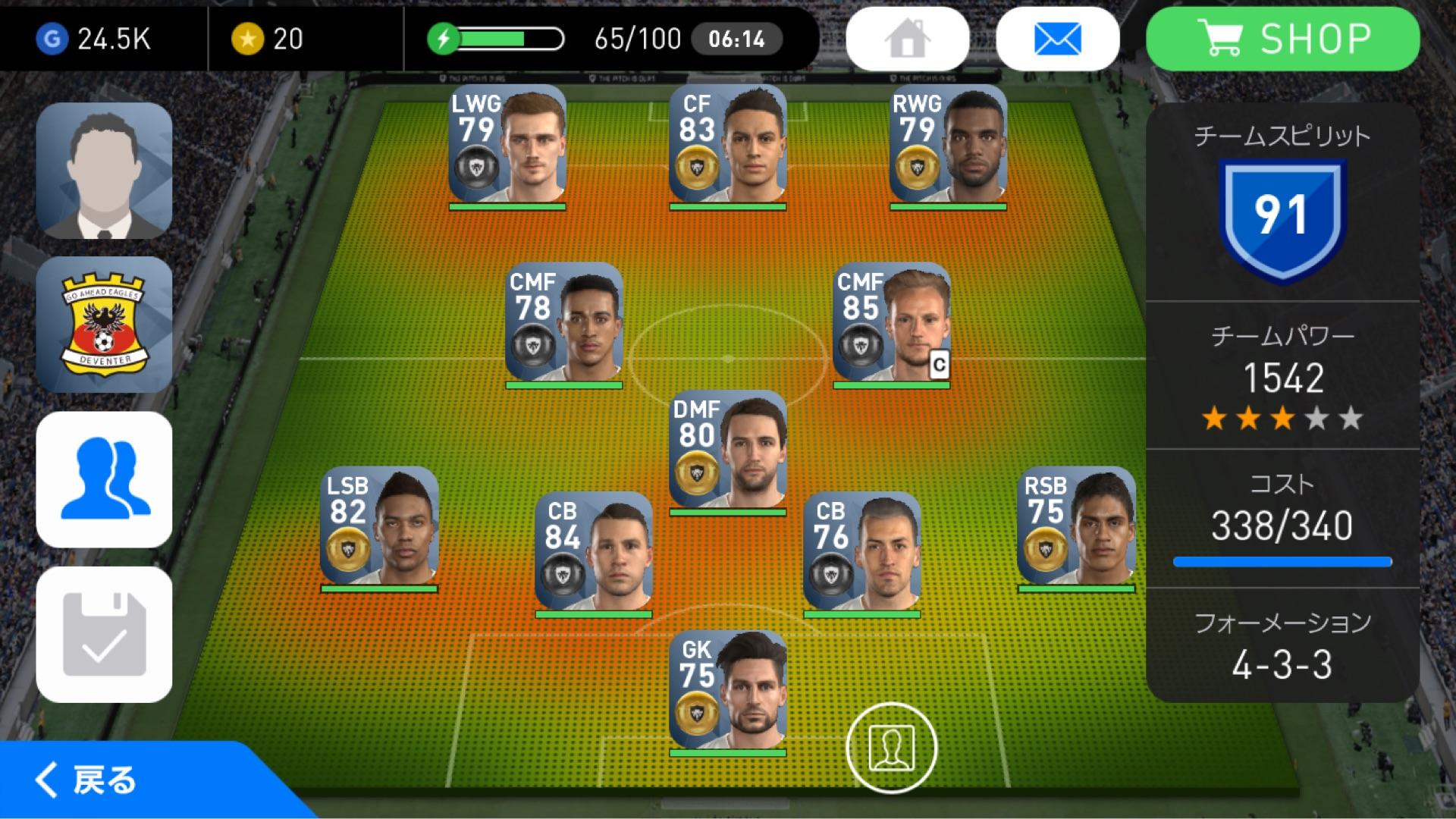The width and height of the screenshot is (1456, 819).
Task: Select the CF 83 striker card
Action: 727,146
